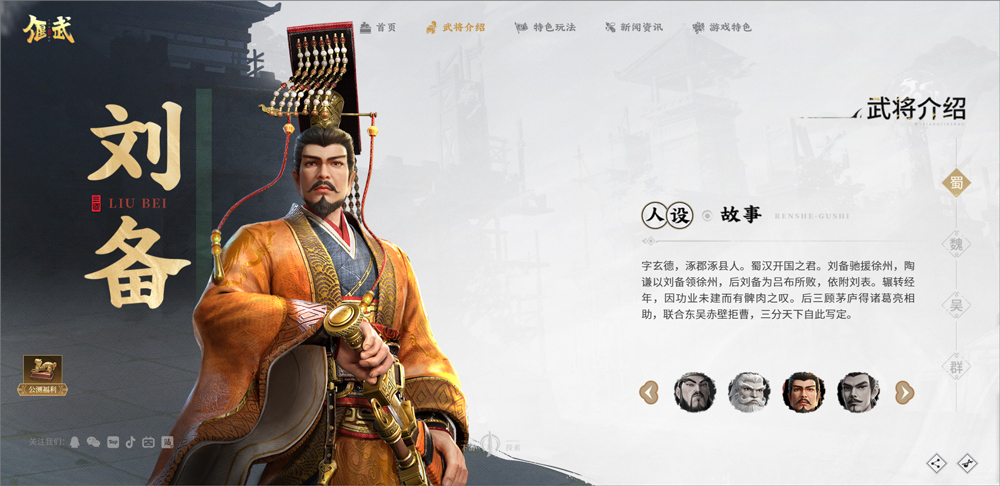Choose the thin-mustached hero portrait on the right
The height and width of the screenshot is (486, 1000).
[x=858, y=392]
